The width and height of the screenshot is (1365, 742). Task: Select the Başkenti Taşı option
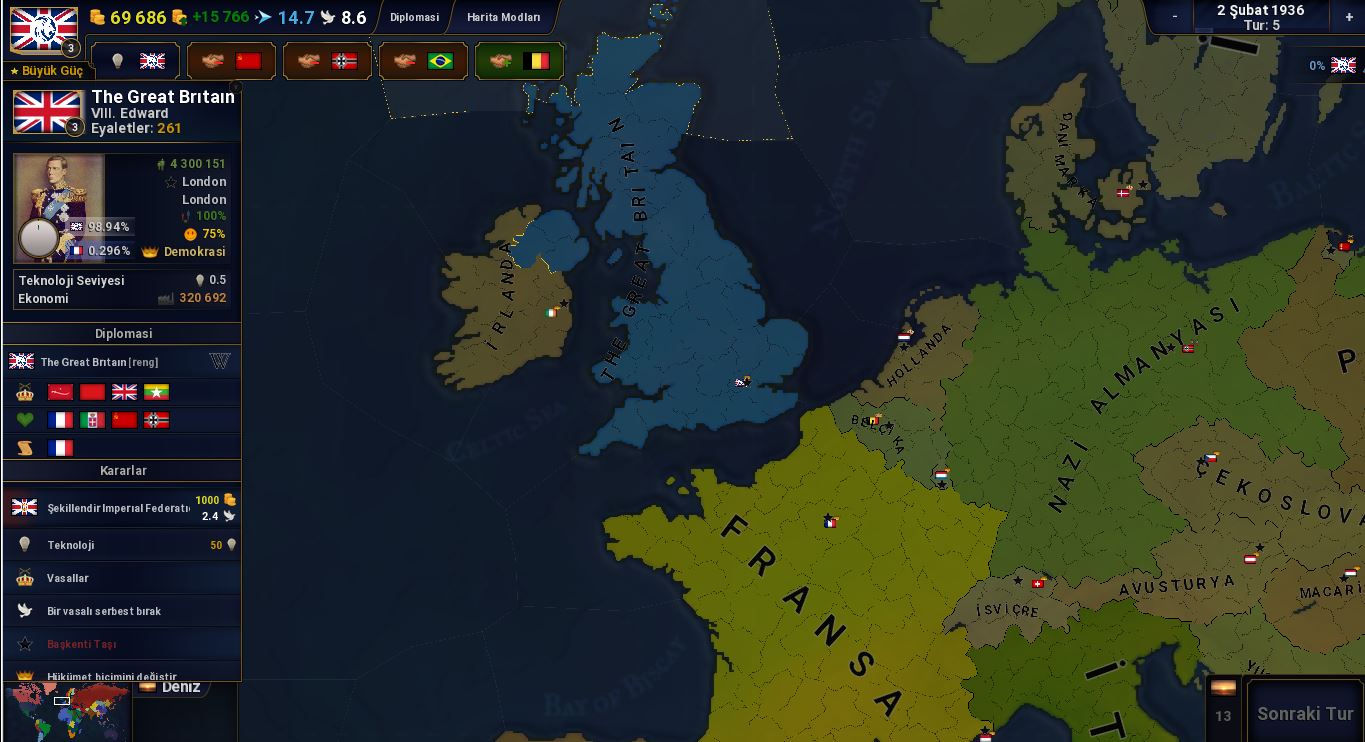(122, 644)
